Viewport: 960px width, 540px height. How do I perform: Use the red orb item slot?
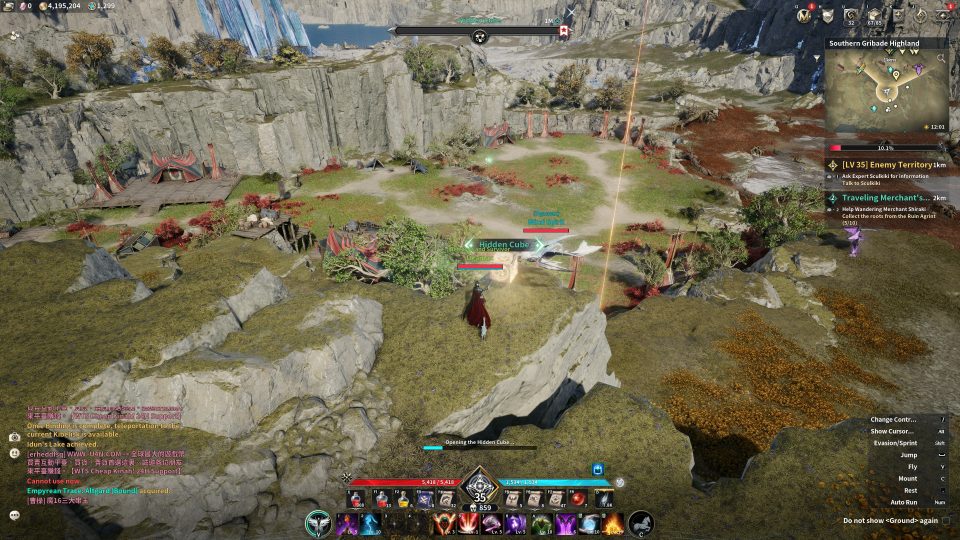pyautogui.click(x=577, y=498)
